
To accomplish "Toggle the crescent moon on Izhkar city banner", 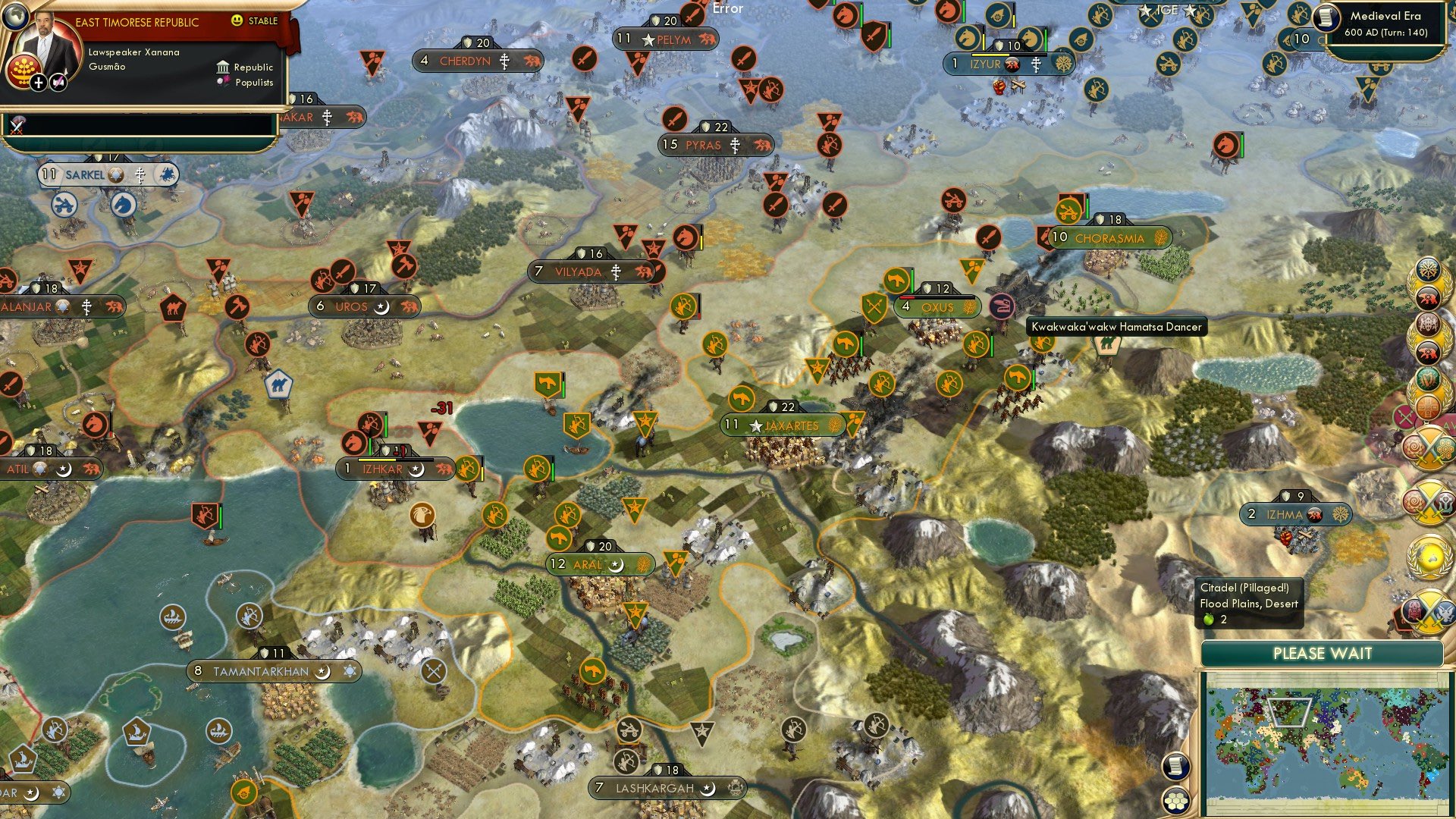I will click(416, 469).
